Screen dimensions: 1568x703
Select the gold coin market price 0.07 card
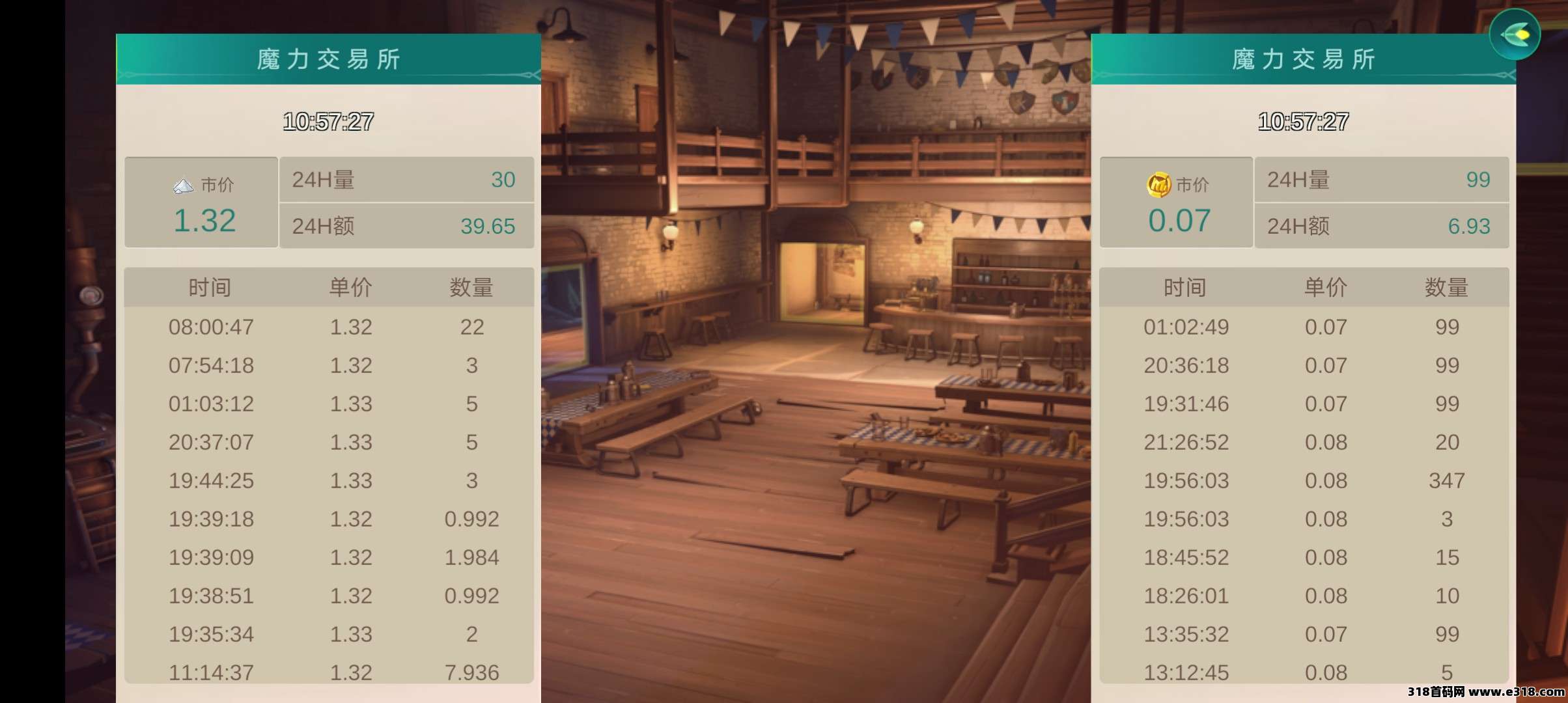tap(1176, 202)
